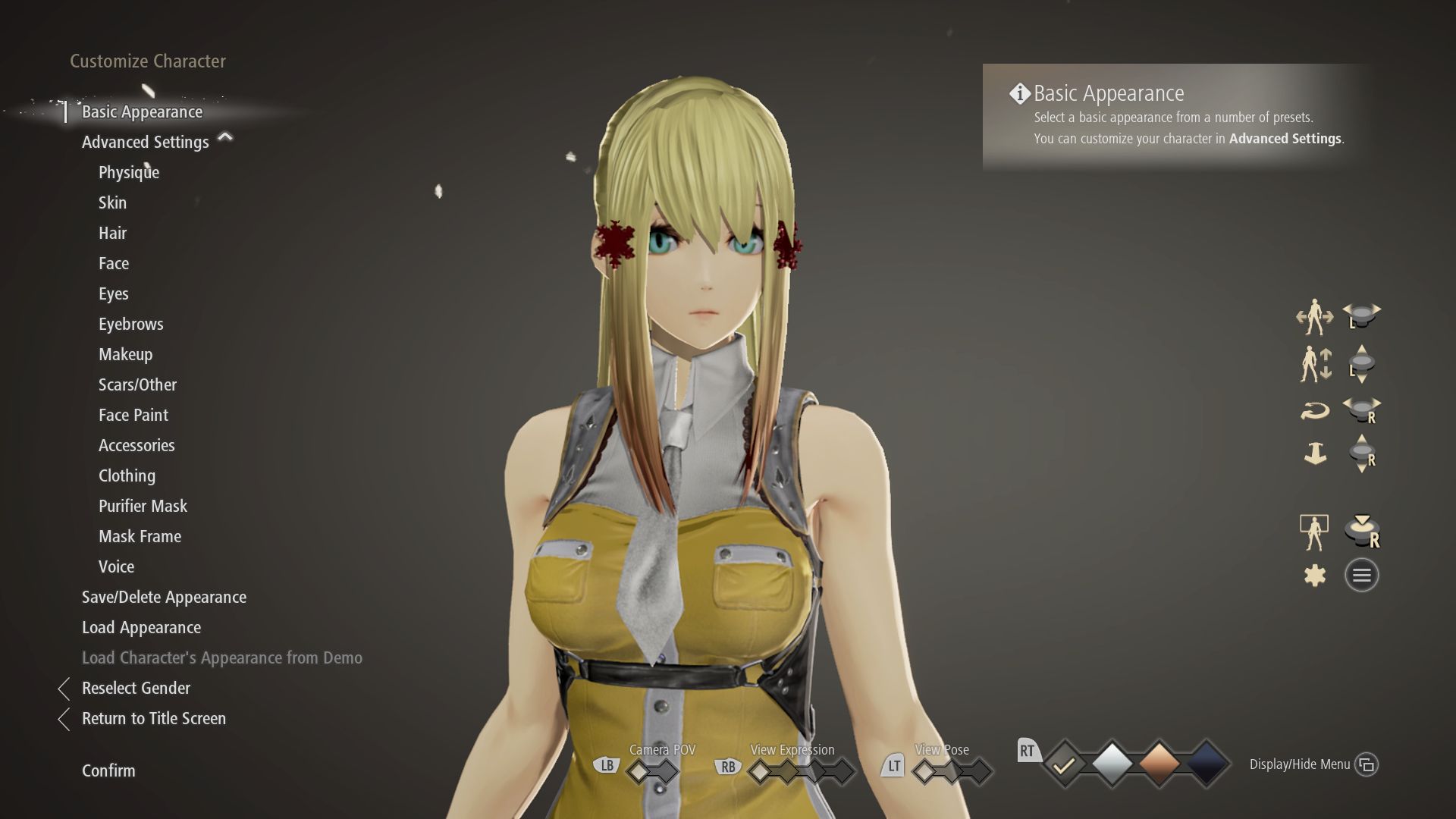Click the reset camera rotation arrow icon

click(x=1316, y=409)
